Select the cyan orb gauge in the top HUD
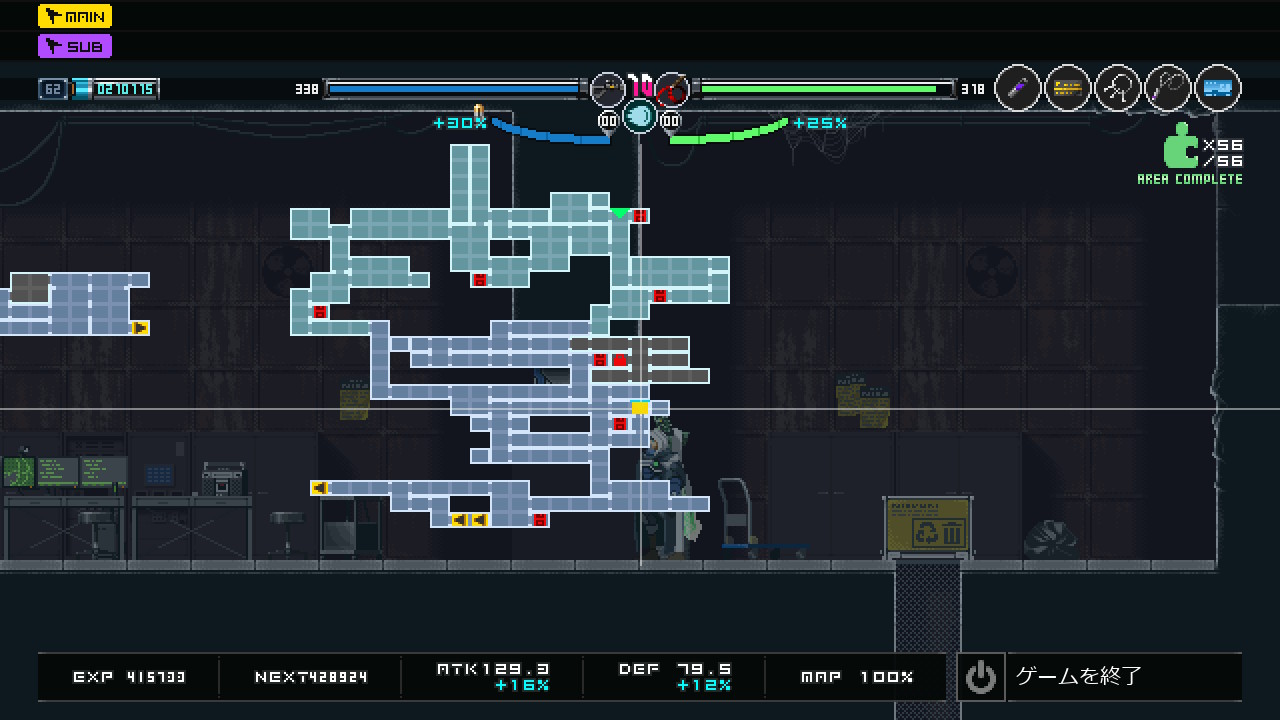Viewport: 1280px width, 720px height. [x=640, y=117]
